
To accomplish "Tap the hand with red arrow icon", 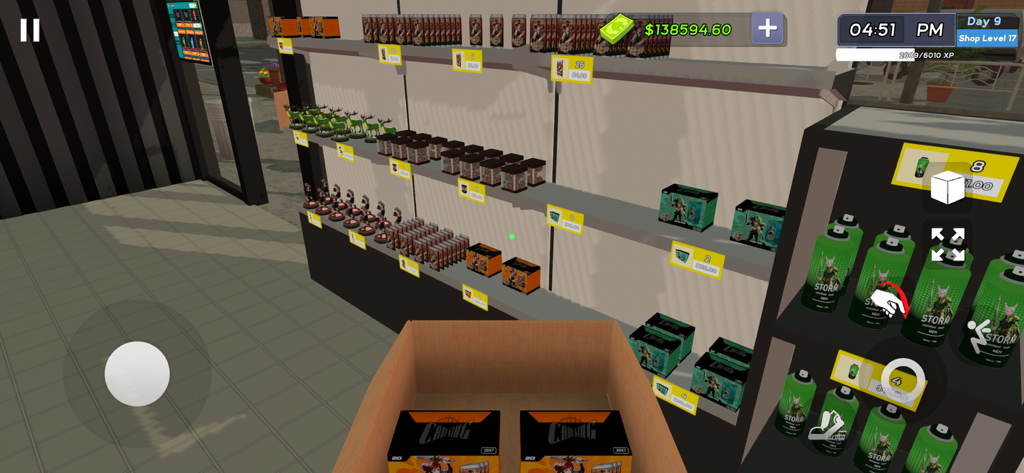I will (887, 301).
